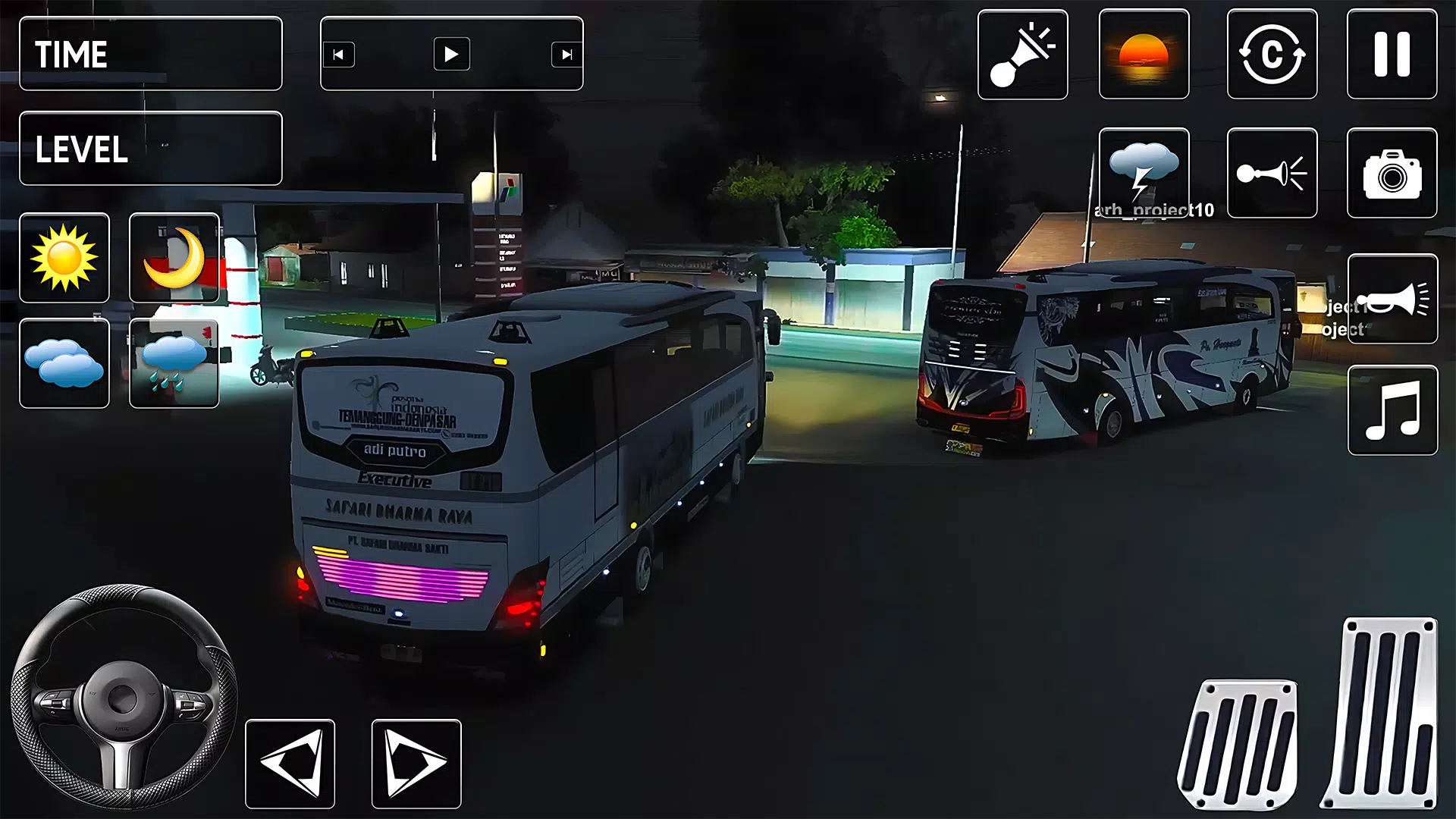1456x819 pixels.
Task: Enable sunny daytime weather
Action: [x=64, y=256]
